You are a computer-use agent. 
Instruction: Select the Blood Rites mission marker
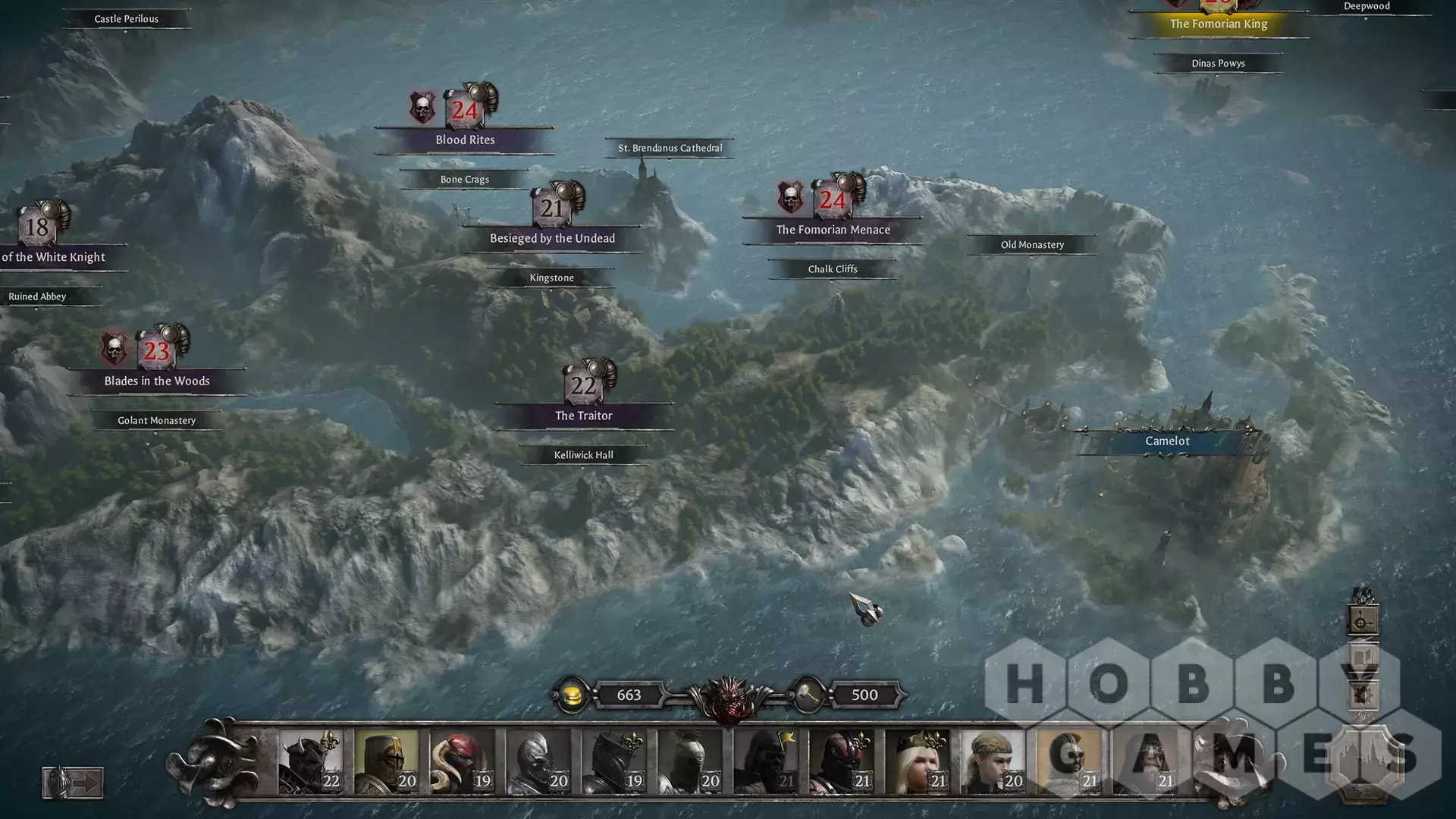[465, 140]
